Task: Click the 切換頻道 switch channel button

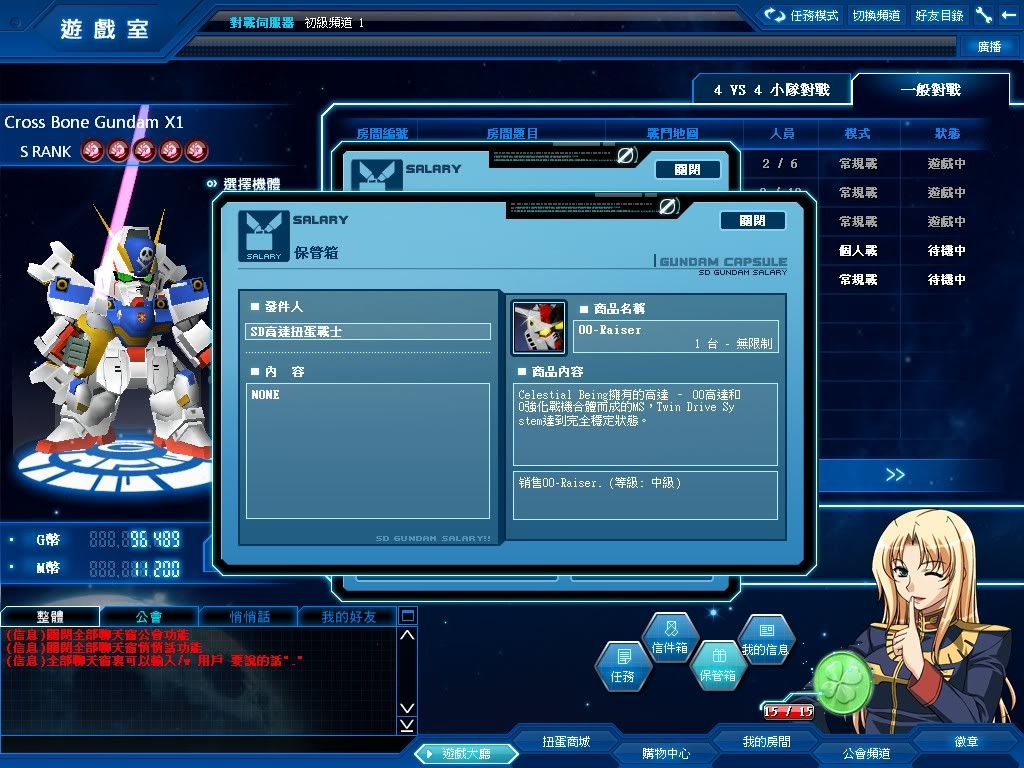Action: click(876, 16)
